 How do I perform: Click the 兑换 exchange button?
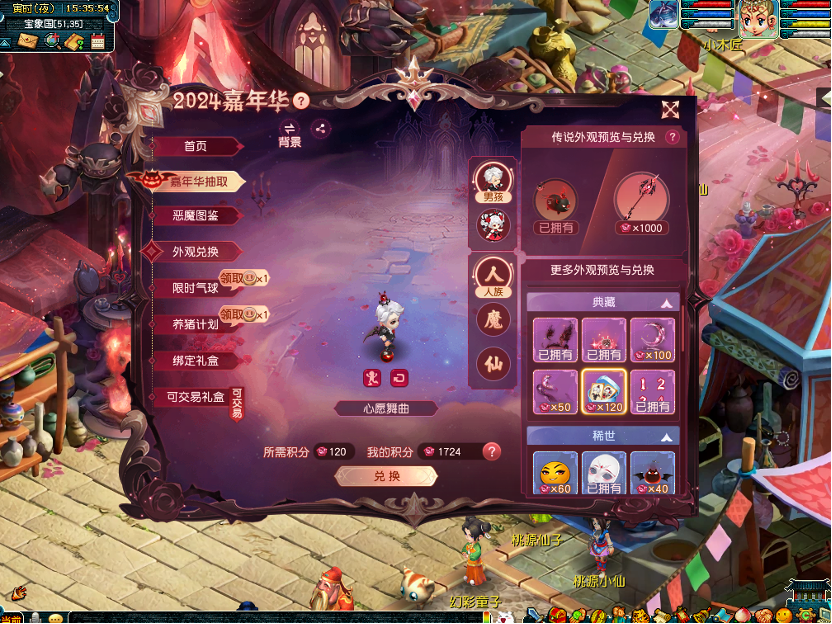click(386, 476)
